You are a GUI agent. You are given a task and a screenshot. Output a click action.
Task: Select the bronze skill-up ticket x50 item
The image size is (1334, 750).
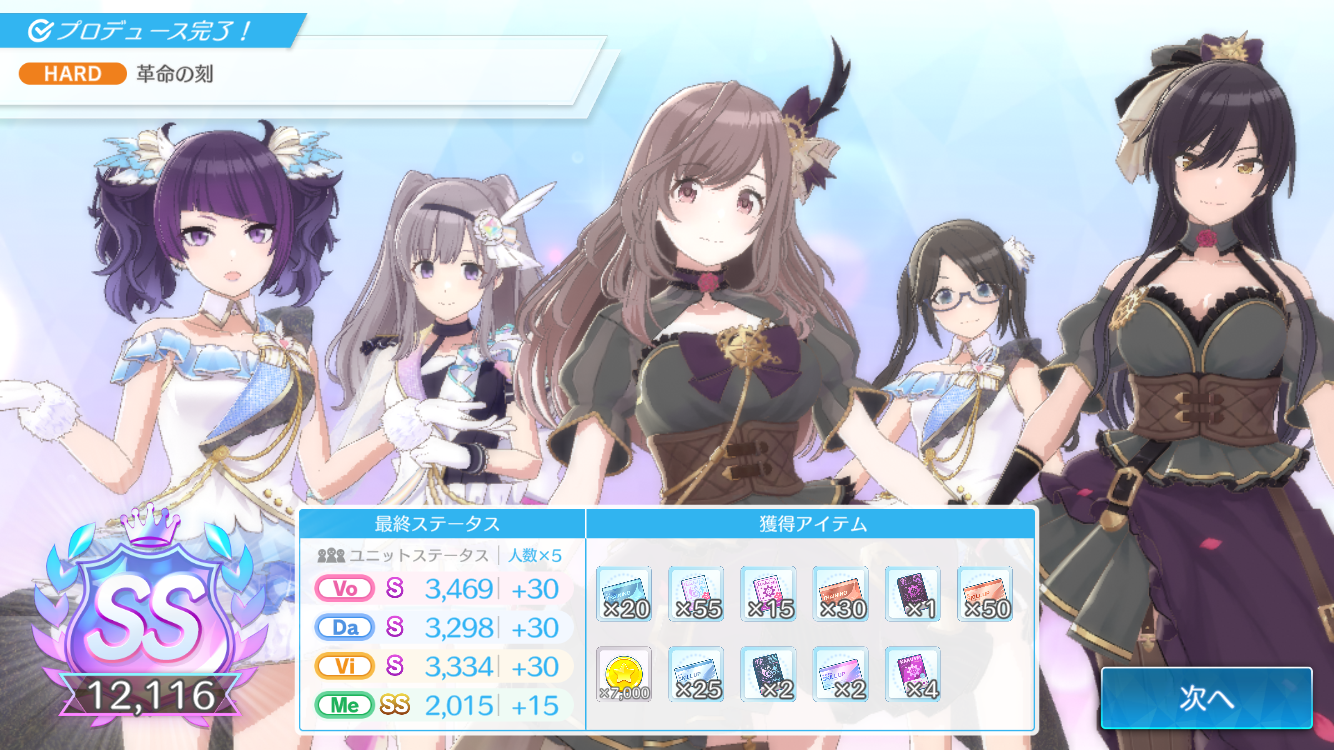coord(985,594)
